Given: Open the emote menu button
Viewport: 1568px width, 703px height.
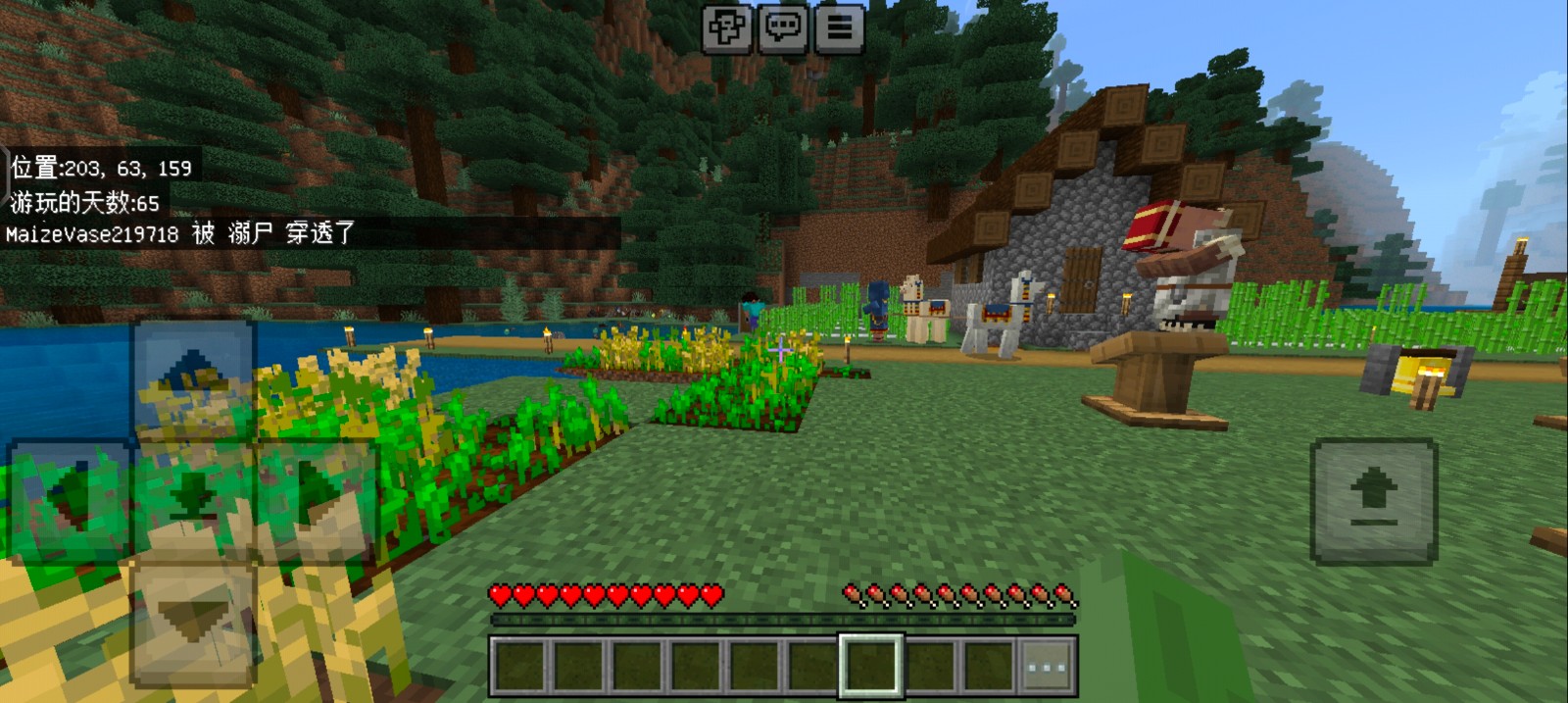Looking at the screenshot, I should 727,27.
